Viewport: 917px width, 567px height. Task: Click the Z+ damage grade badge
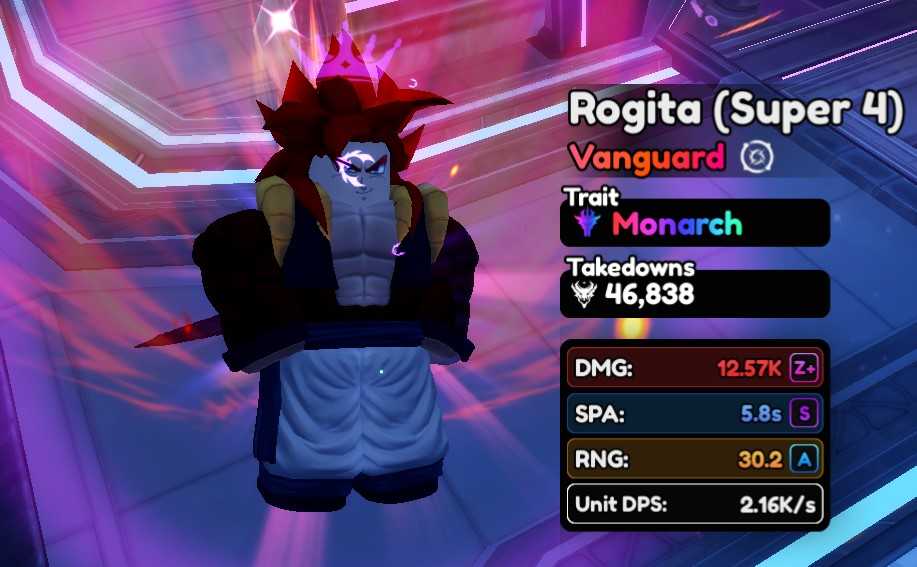(x=804, y=367)
